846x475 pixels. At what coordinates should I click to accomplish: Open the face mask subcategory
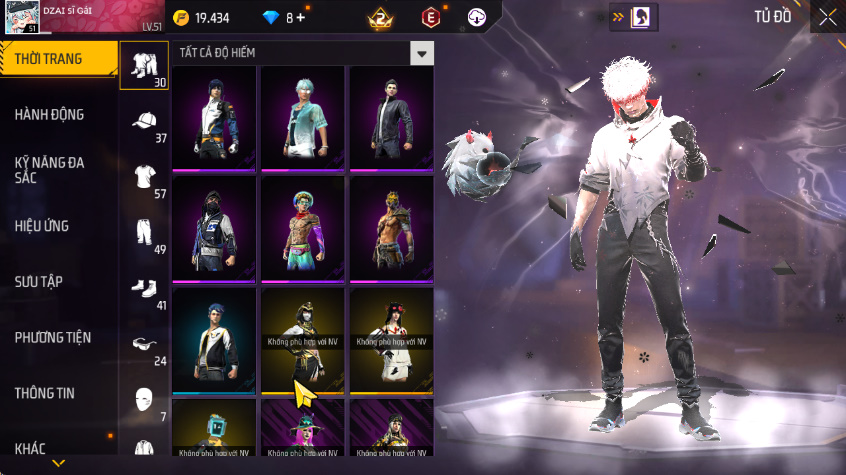click(144, 401)
